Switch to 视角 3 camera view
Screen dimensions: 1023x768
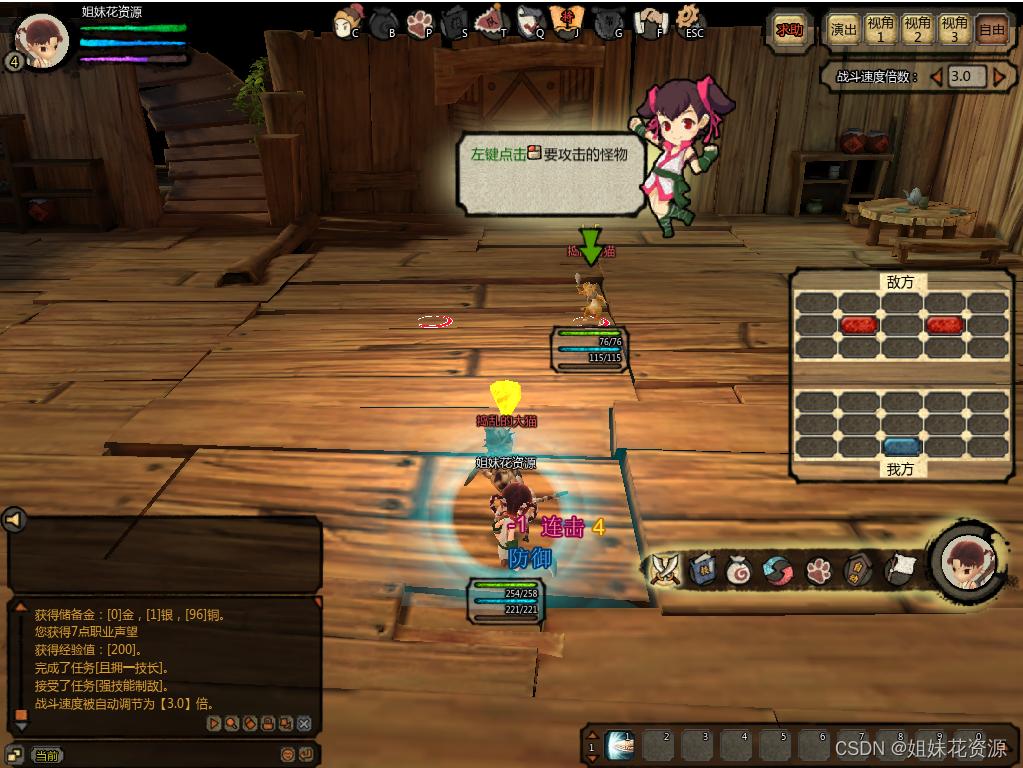[x=954, y=30]
